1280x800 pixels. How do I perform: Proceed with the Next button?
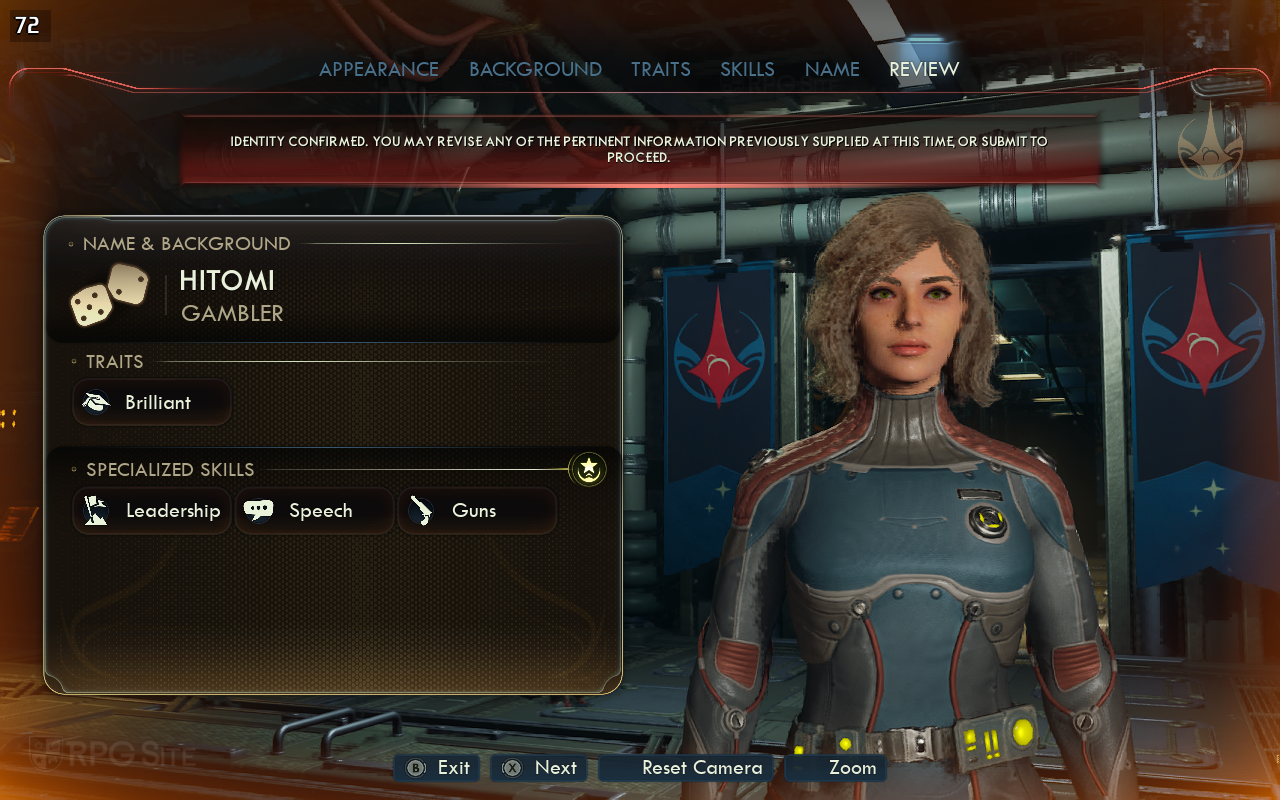[541, 768]
